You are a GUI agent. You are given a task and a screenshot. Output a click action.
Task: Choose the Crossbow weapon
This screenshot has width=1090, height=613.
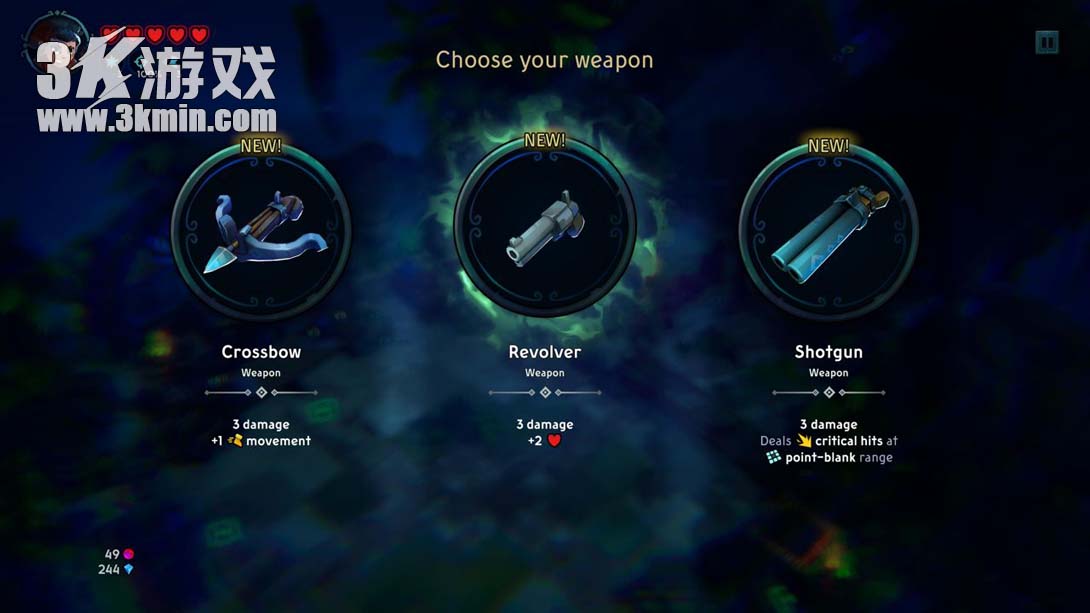[x=261, y=232]
